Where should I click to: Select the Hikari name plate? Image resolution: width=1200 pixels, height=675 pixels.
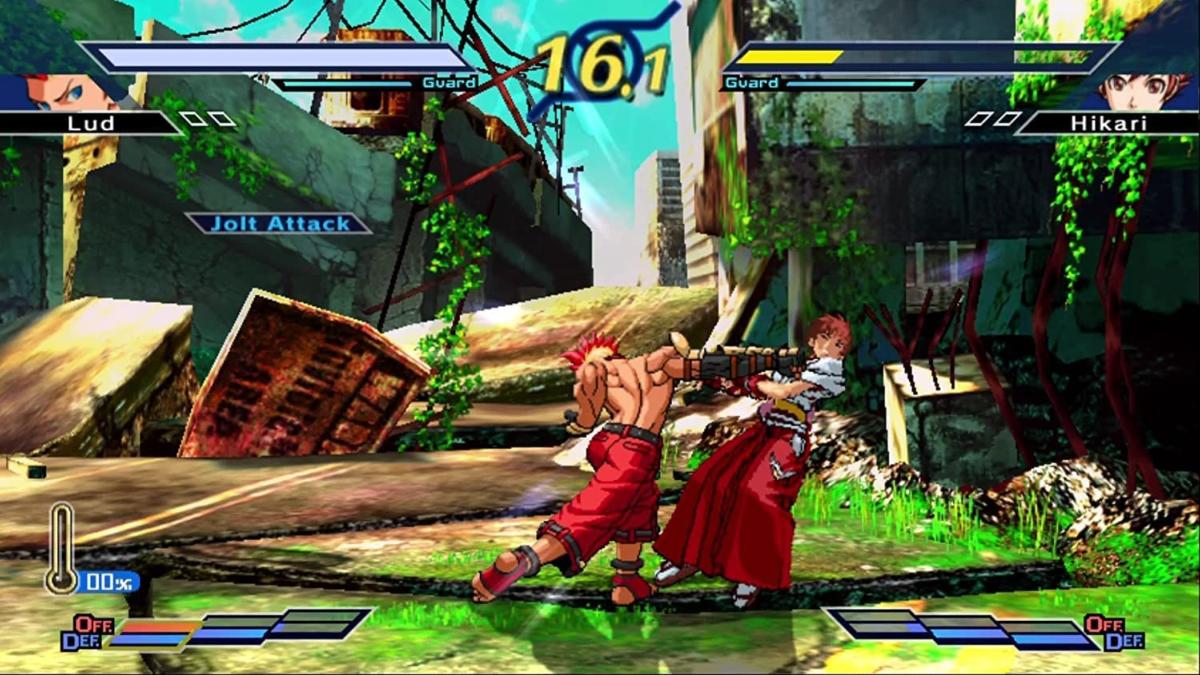pos(1110,123)
